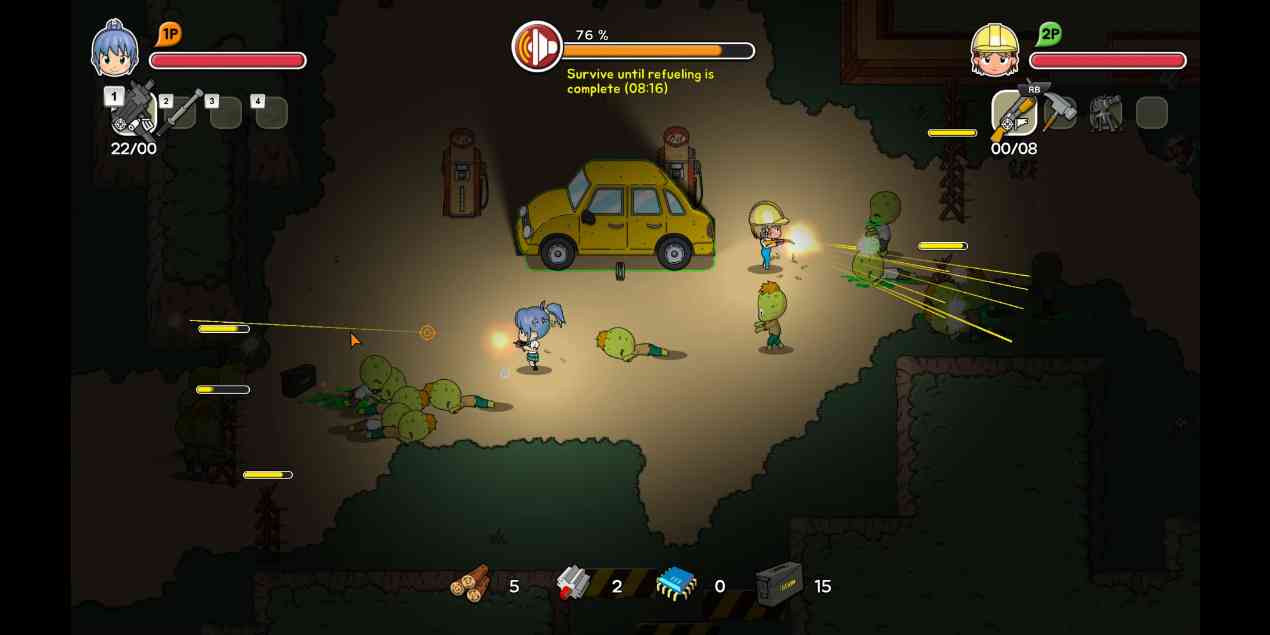
Task: Select the metal scrap resource icon
Action: [573, 583]
